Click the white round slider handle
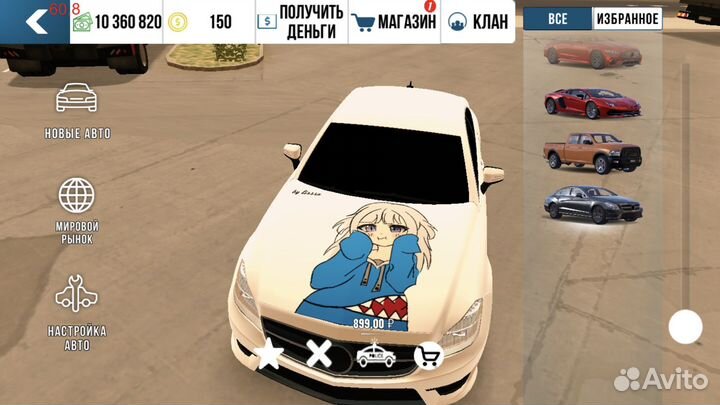The image size is (720, 405). (x=685, y=326)
